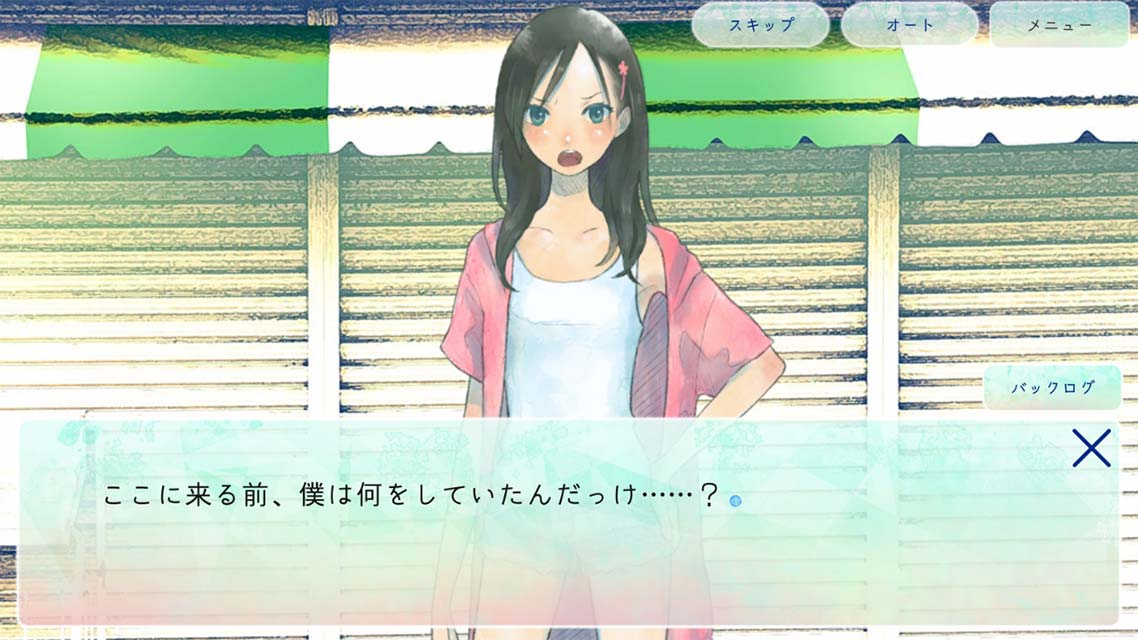1138x640 pixels.
Task: Click the スキップ (Skip) button
Action: pyautogui.click(x=760, y=25)
